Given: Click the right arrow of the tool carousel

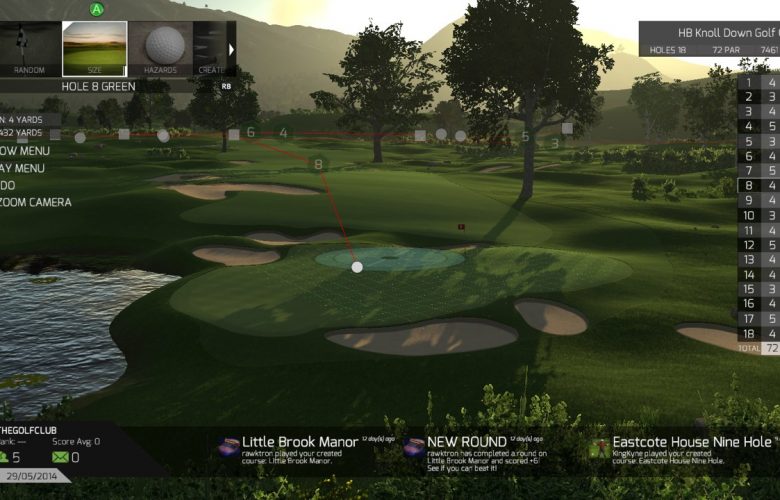Looking at the screenshot, I should [232, 49].
